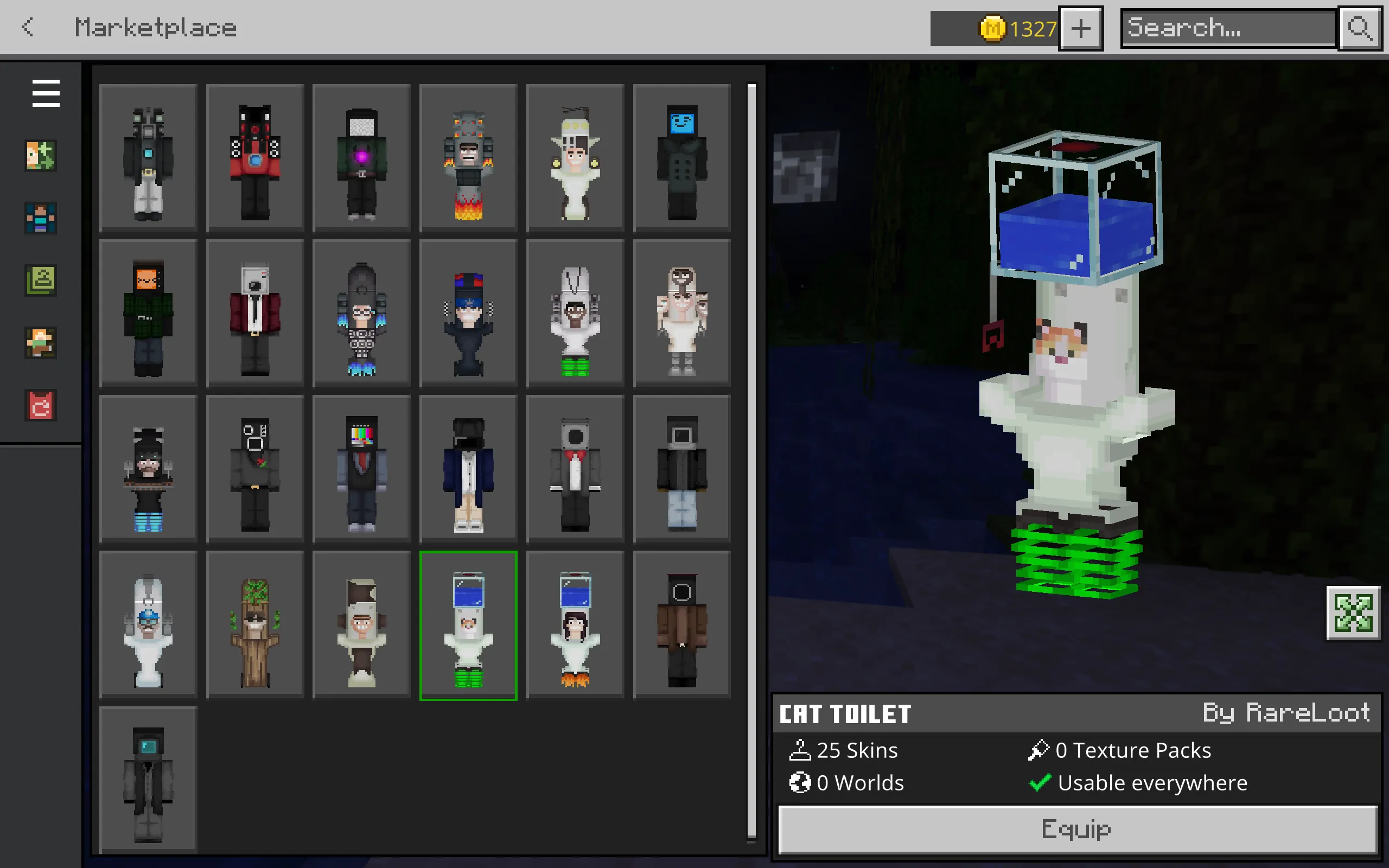Equip the Cat Toilet skin
The width and height of the screenshot is (1389, 868).
(1077, 829)
